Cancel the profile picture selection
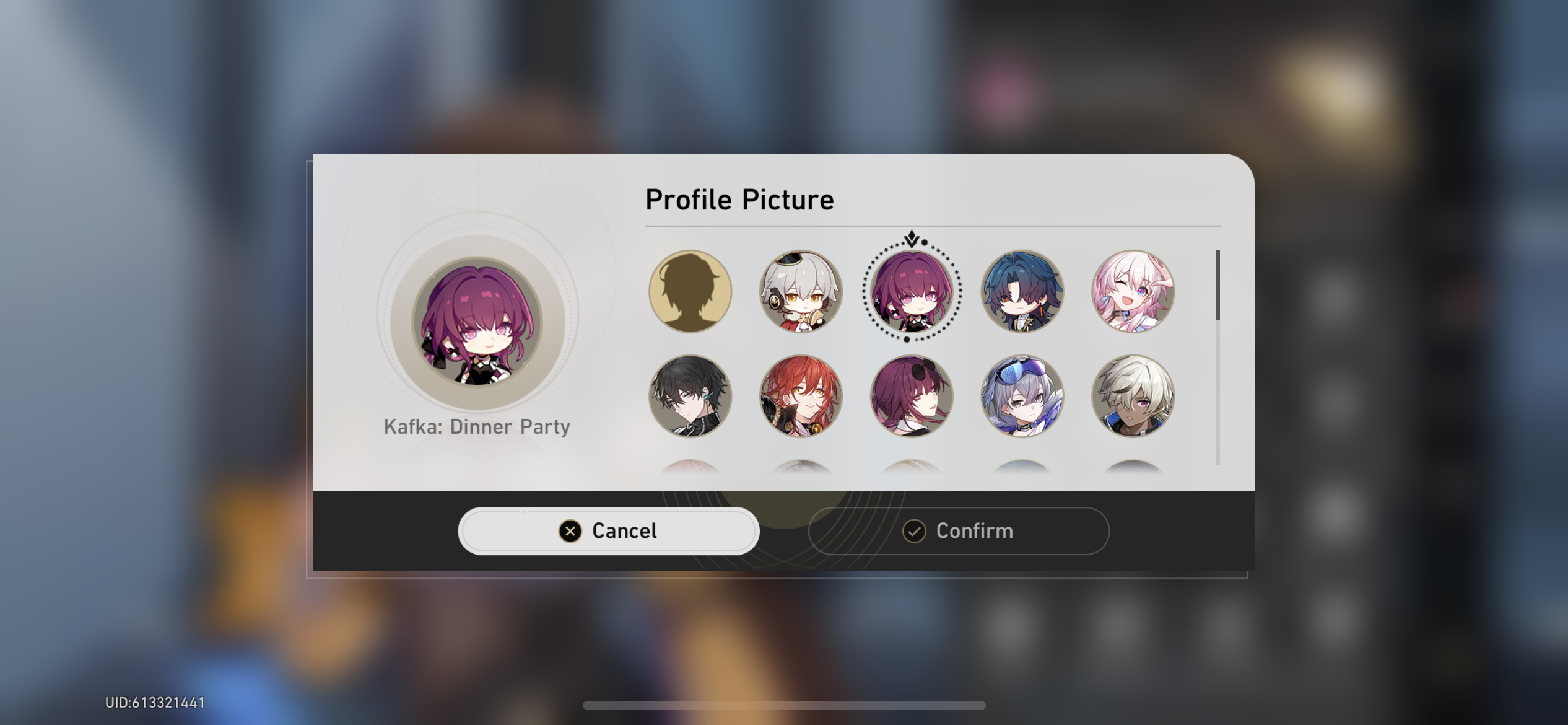 608,531
